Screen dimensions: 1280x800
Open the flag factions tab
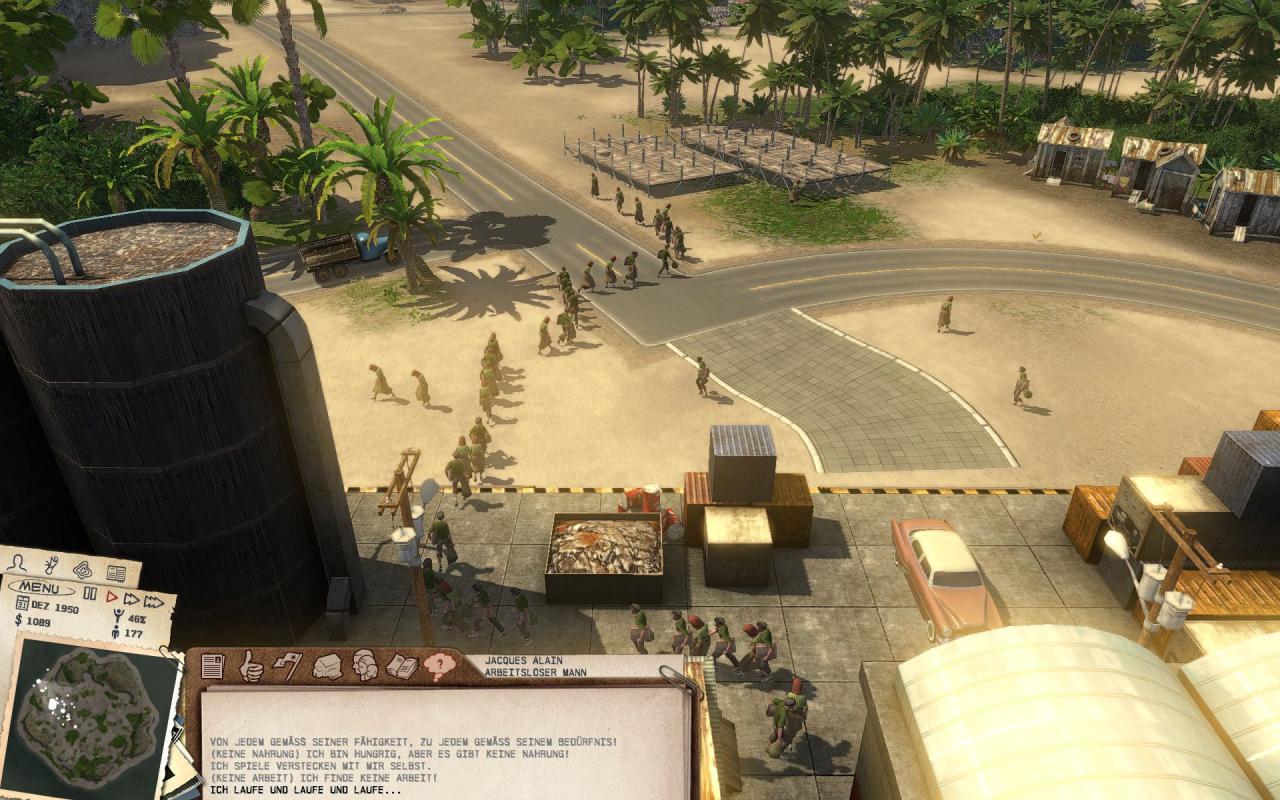click(287, 665)
